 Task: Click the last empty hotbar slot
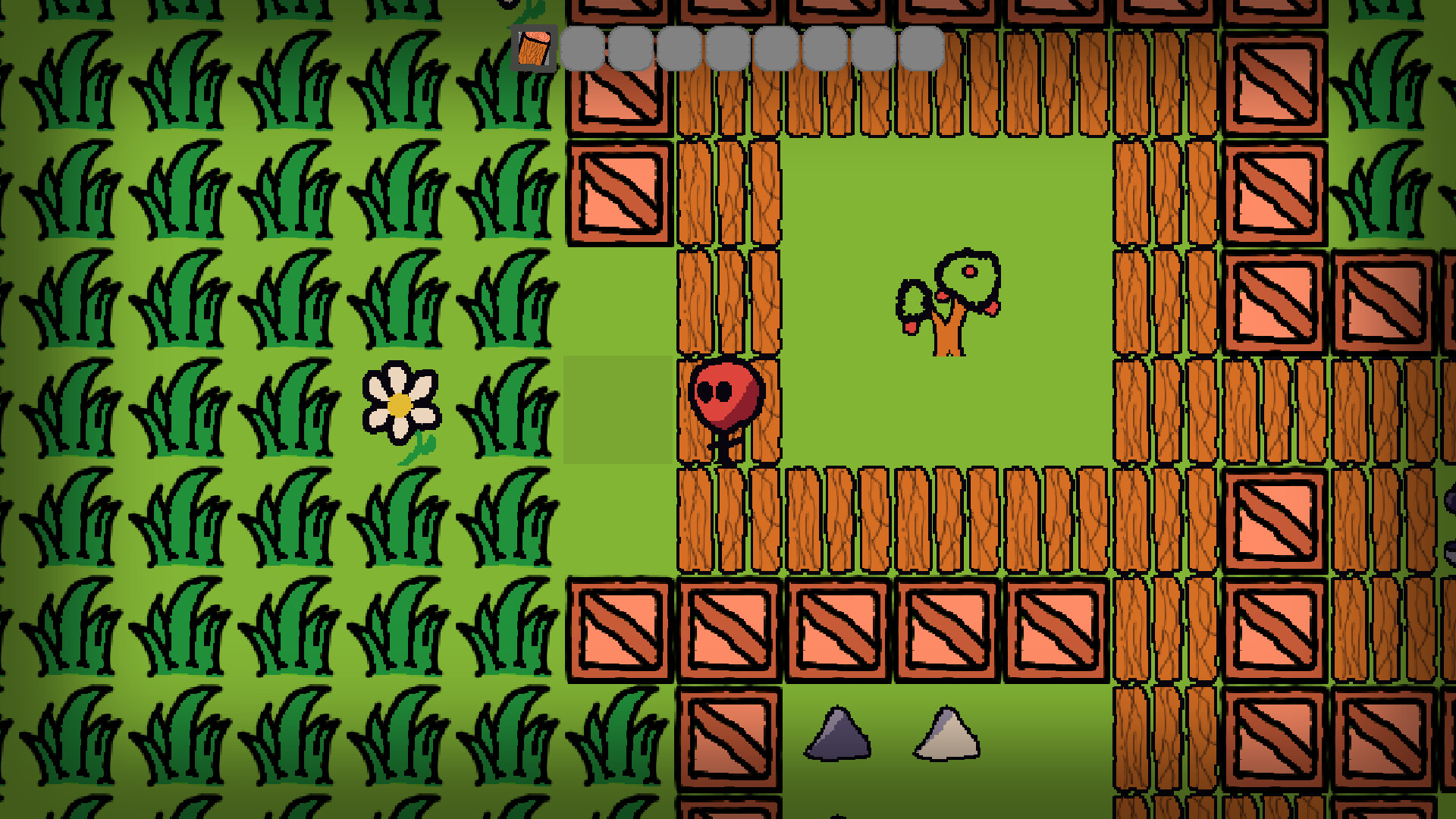921,49
